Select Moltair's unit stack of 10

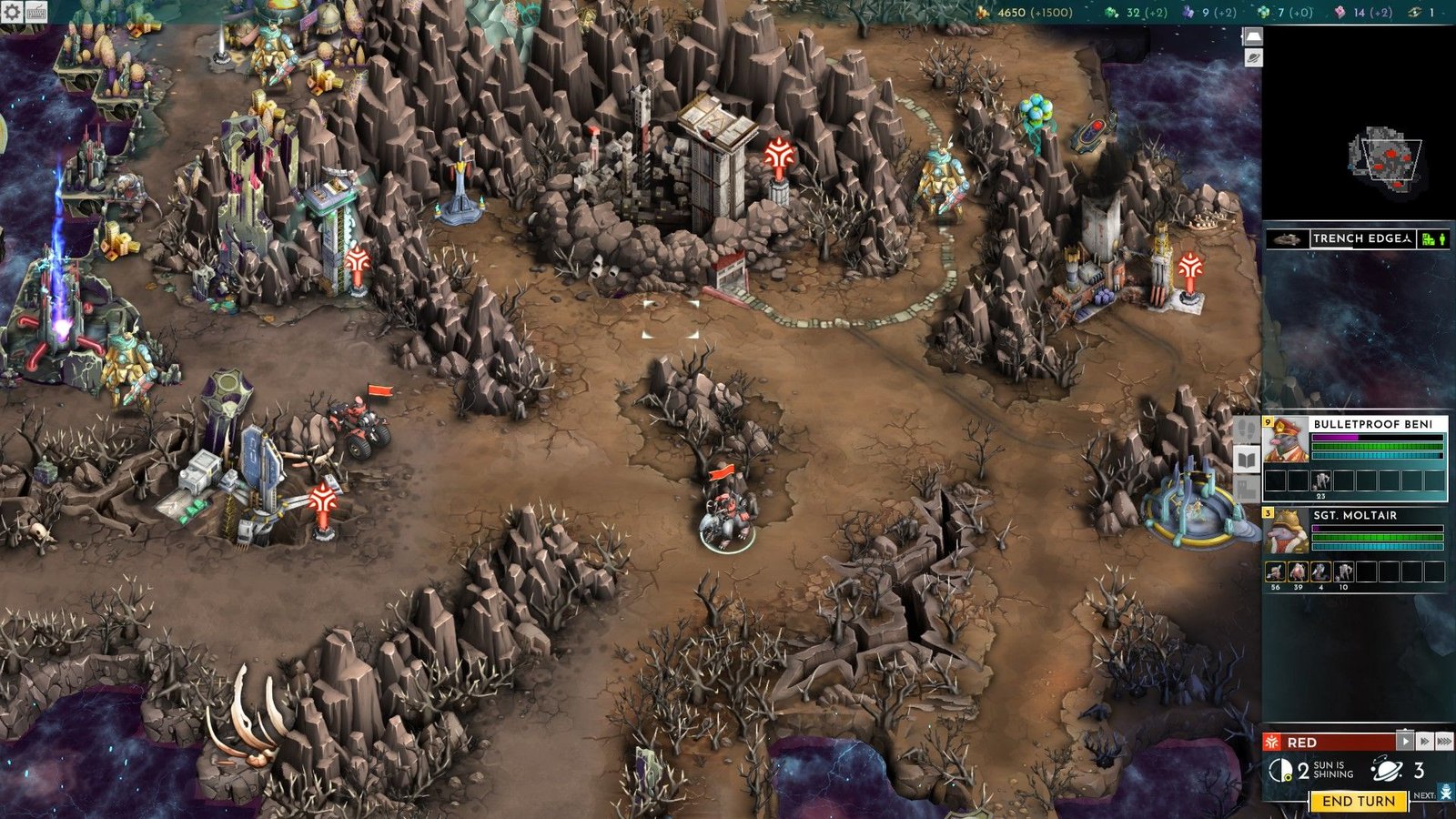(x=1343, y=571)
